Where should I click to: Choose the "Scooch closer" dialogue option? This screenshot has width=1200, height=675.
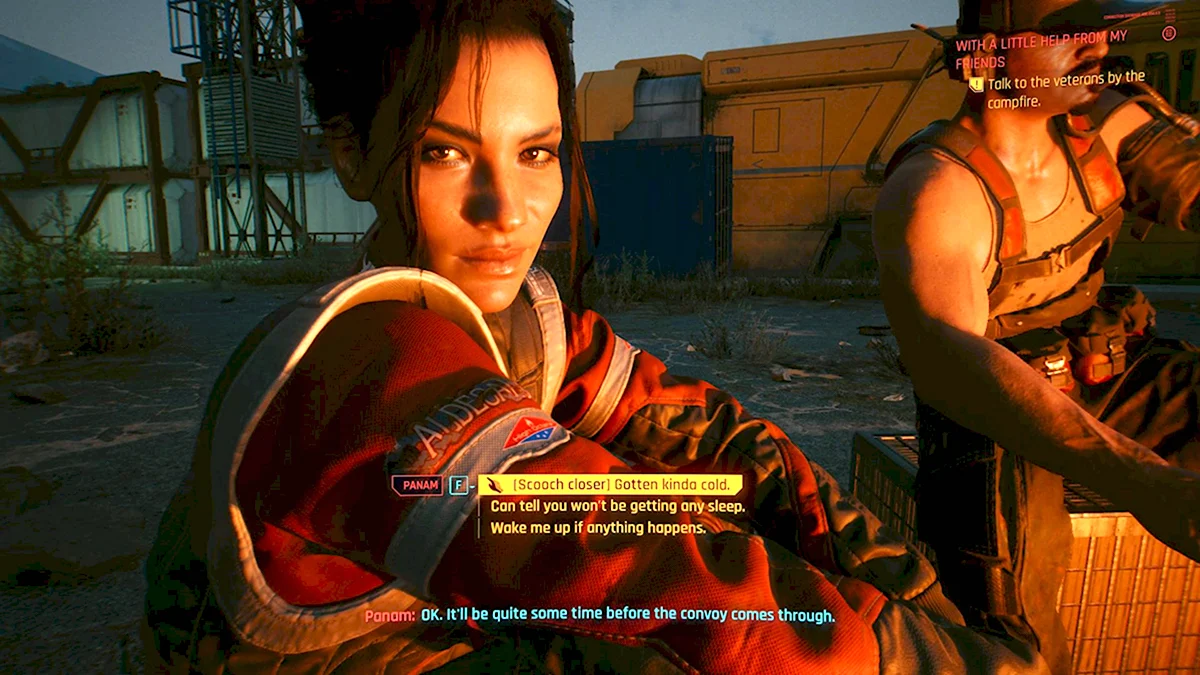click(x=612, y=485)
